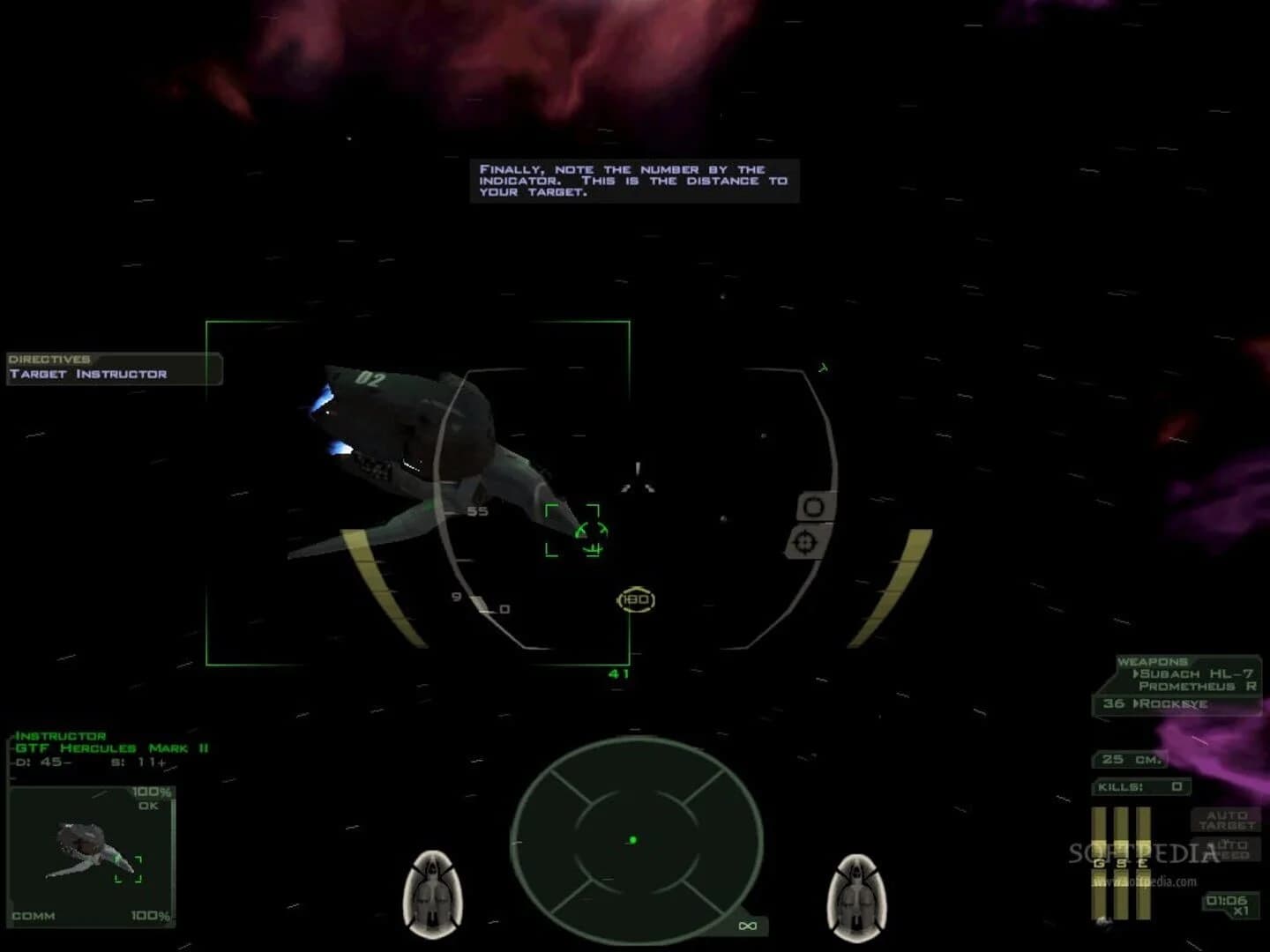Click the Target Instructor directive
The height and width of the screenshot is (952, 1270).
[x=86, y=374]
